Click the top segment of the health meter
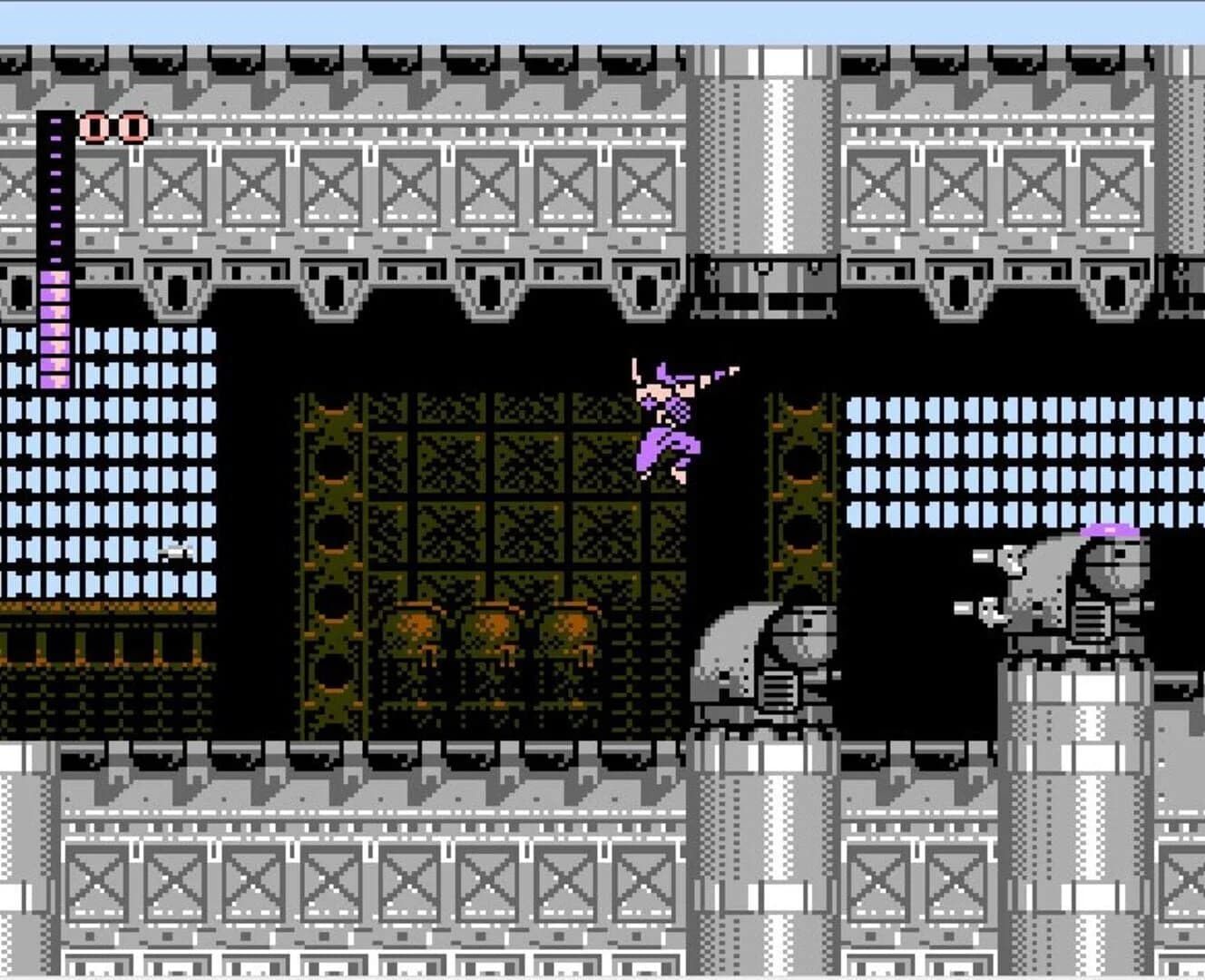This screenshot has width=1205, height=980. 54,122
